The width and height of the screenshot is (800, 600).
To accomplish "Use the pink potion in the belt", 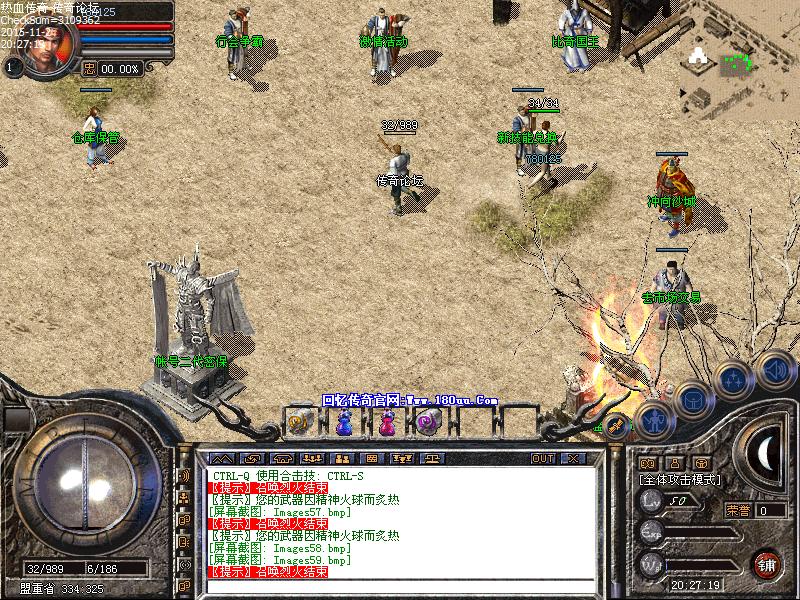I will tap(386, 423).
